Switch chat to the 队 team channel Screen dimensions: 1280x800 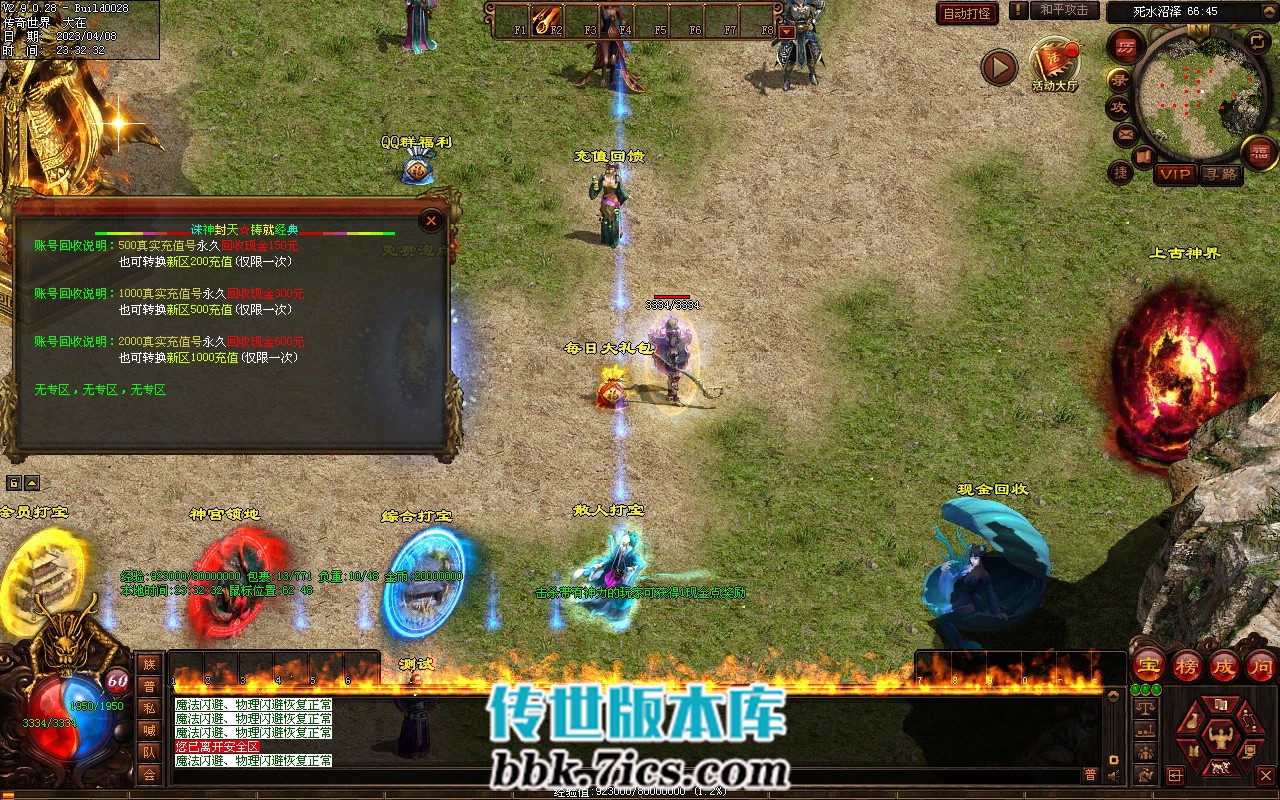(149, 752)
